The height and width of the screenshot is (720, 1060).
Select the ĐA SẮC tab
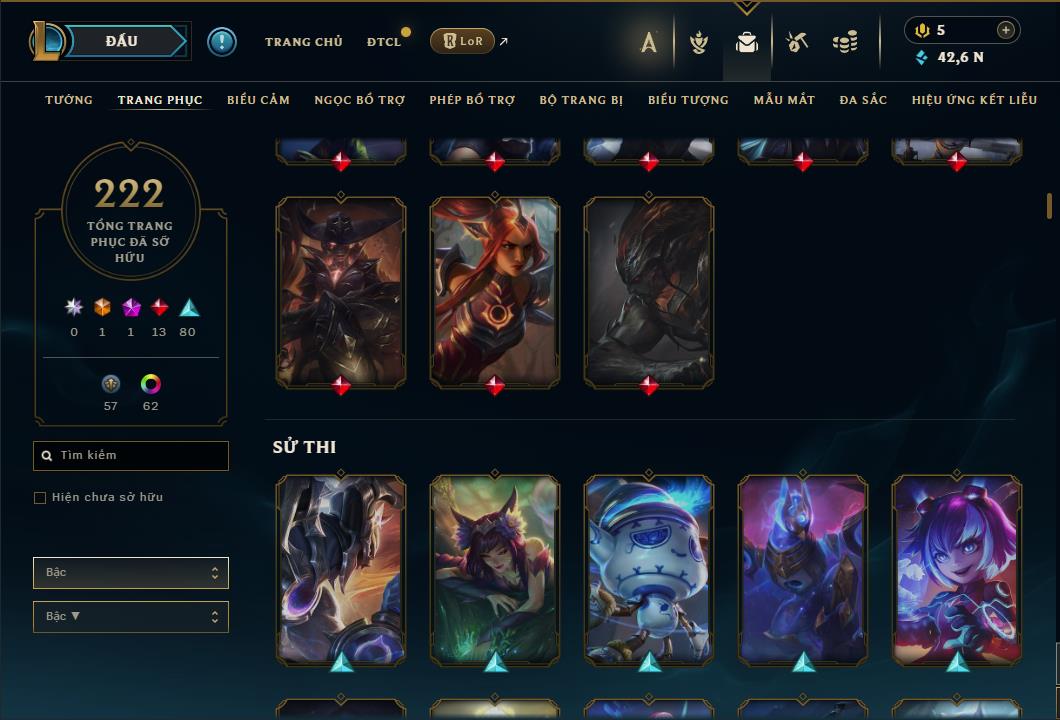click(x=863, y=100)
